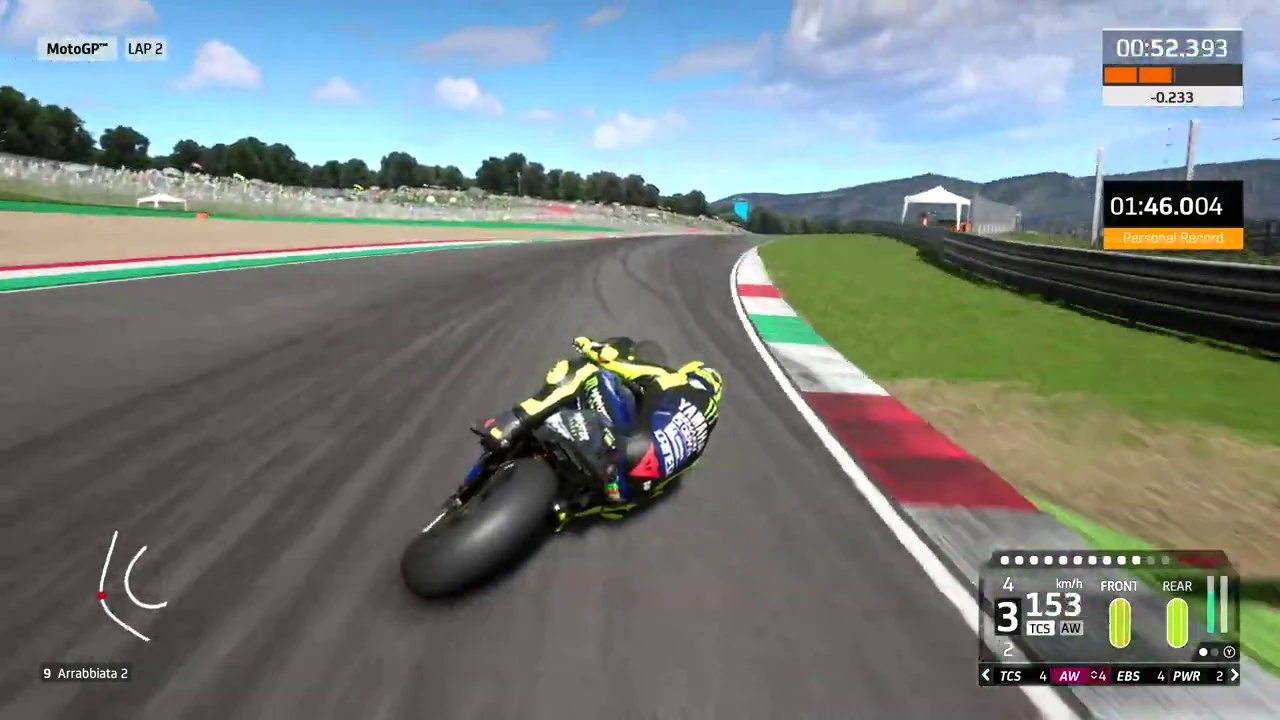Toggle to the first HUD page dot
This screenshot has width=1280, height=720.
1203,652
